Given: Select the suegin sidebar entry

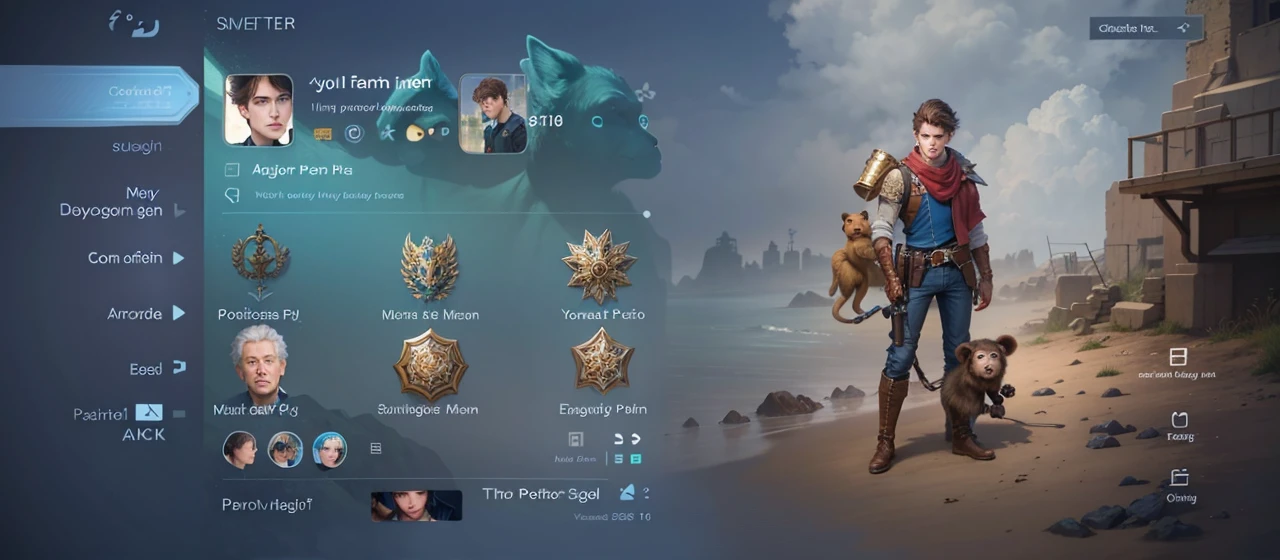Looking at the screenshot, I should [x=137, y=147].
